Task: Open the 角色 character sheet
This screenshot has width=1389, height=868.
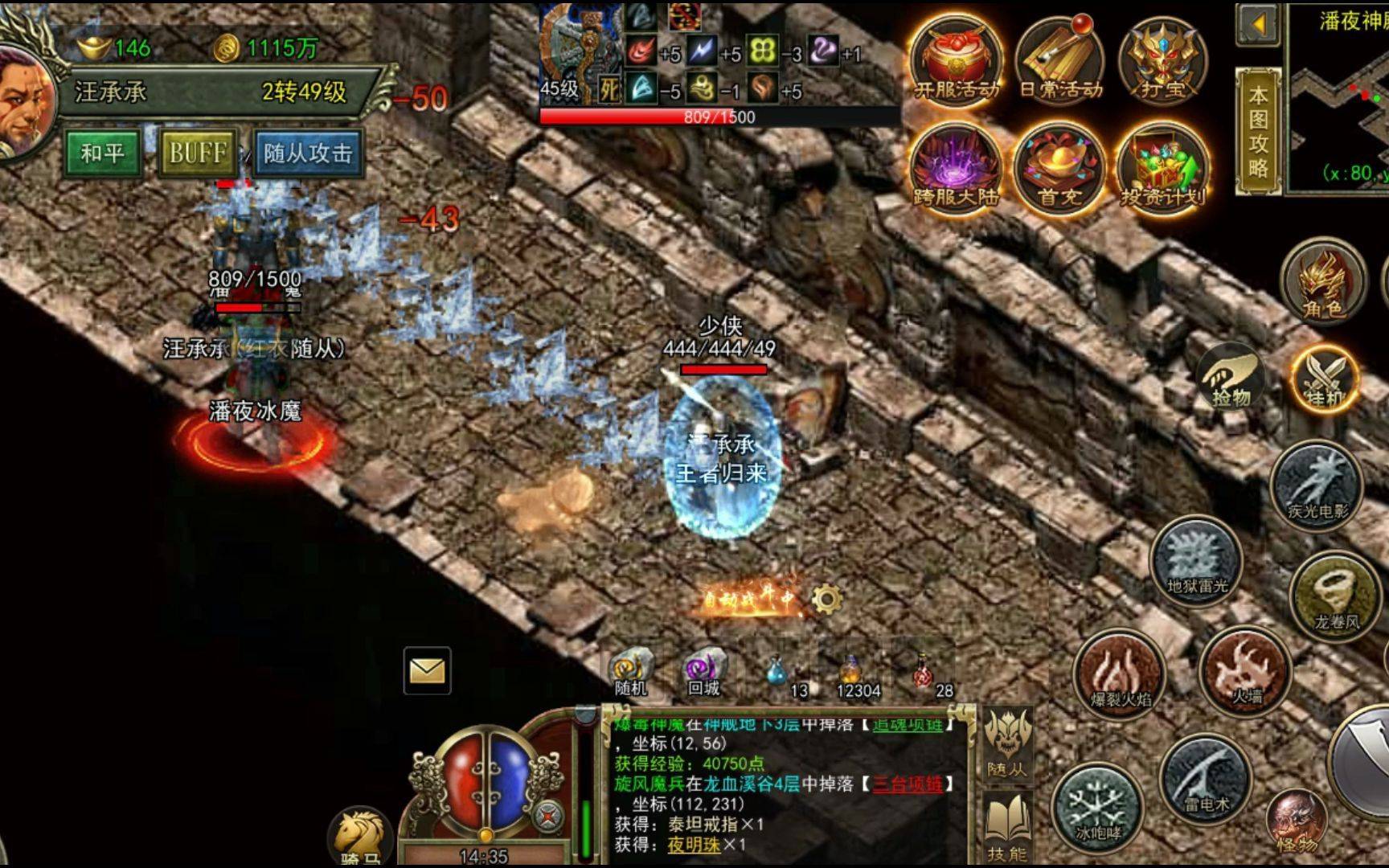Action: [1323, 283]
